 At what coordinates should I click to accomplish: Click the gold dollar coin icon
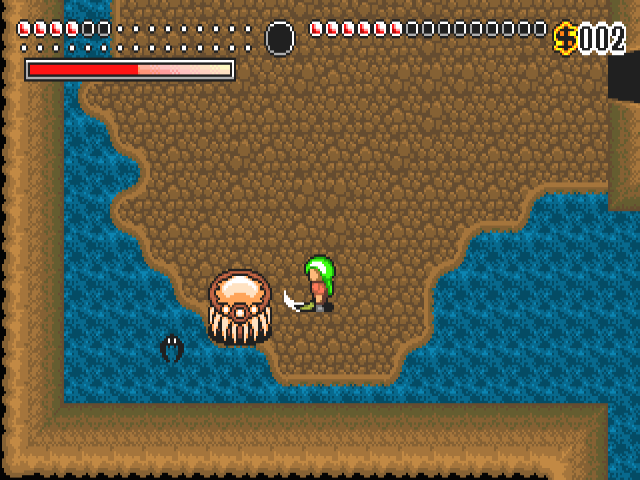pyautogui.click(x=566, y=38)
